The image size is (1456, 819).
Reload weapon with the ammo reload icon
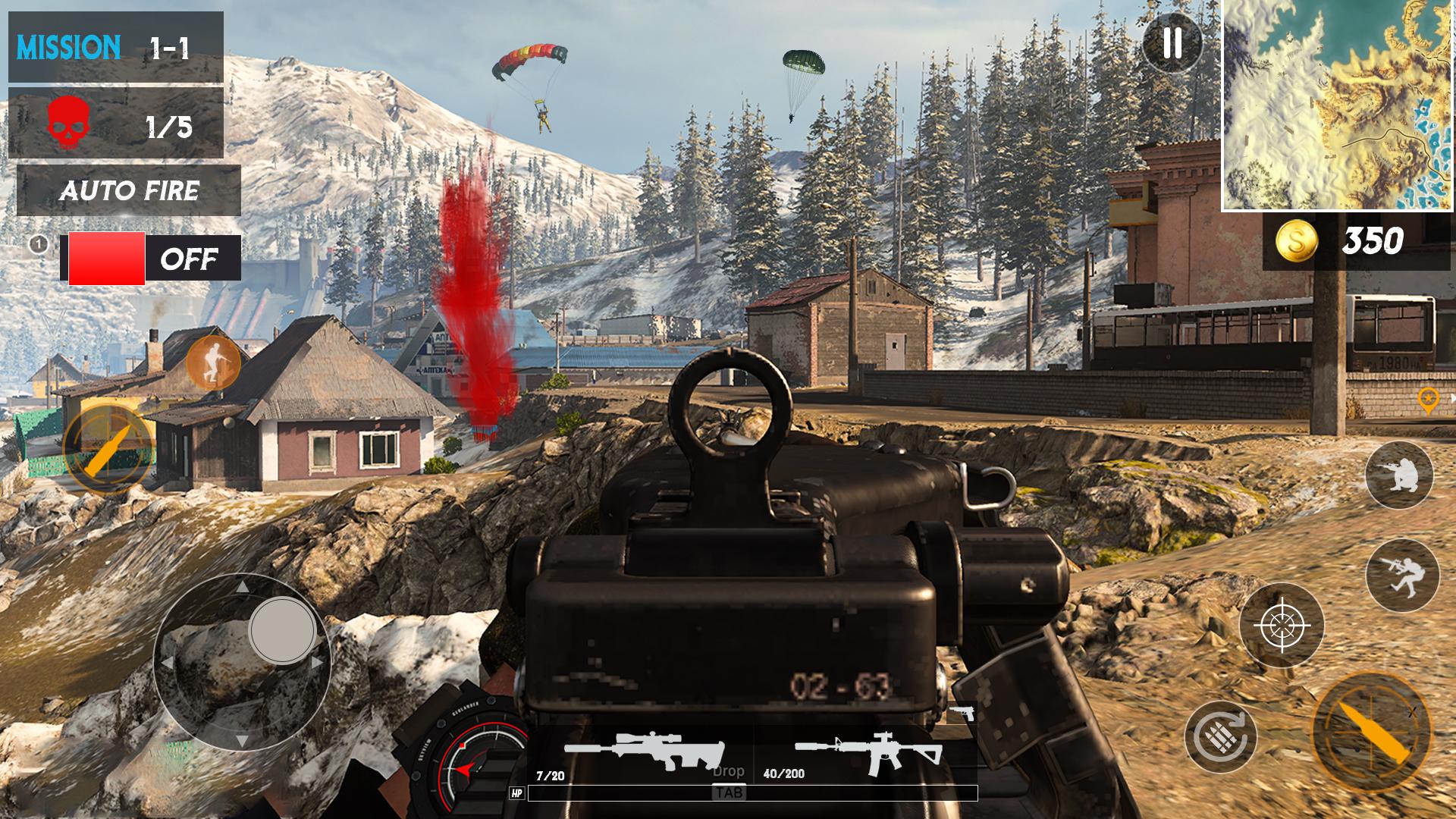point(1221,736)
